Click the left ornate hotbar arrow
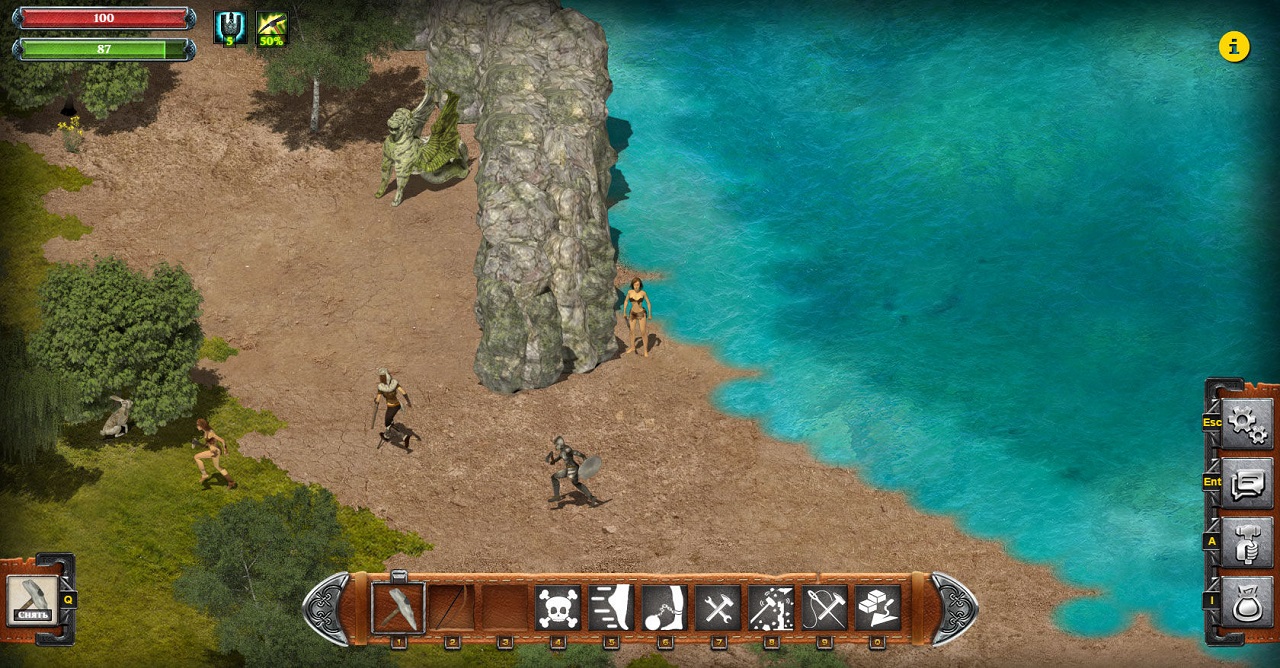The image size is (1280, 668). (327, 608)
